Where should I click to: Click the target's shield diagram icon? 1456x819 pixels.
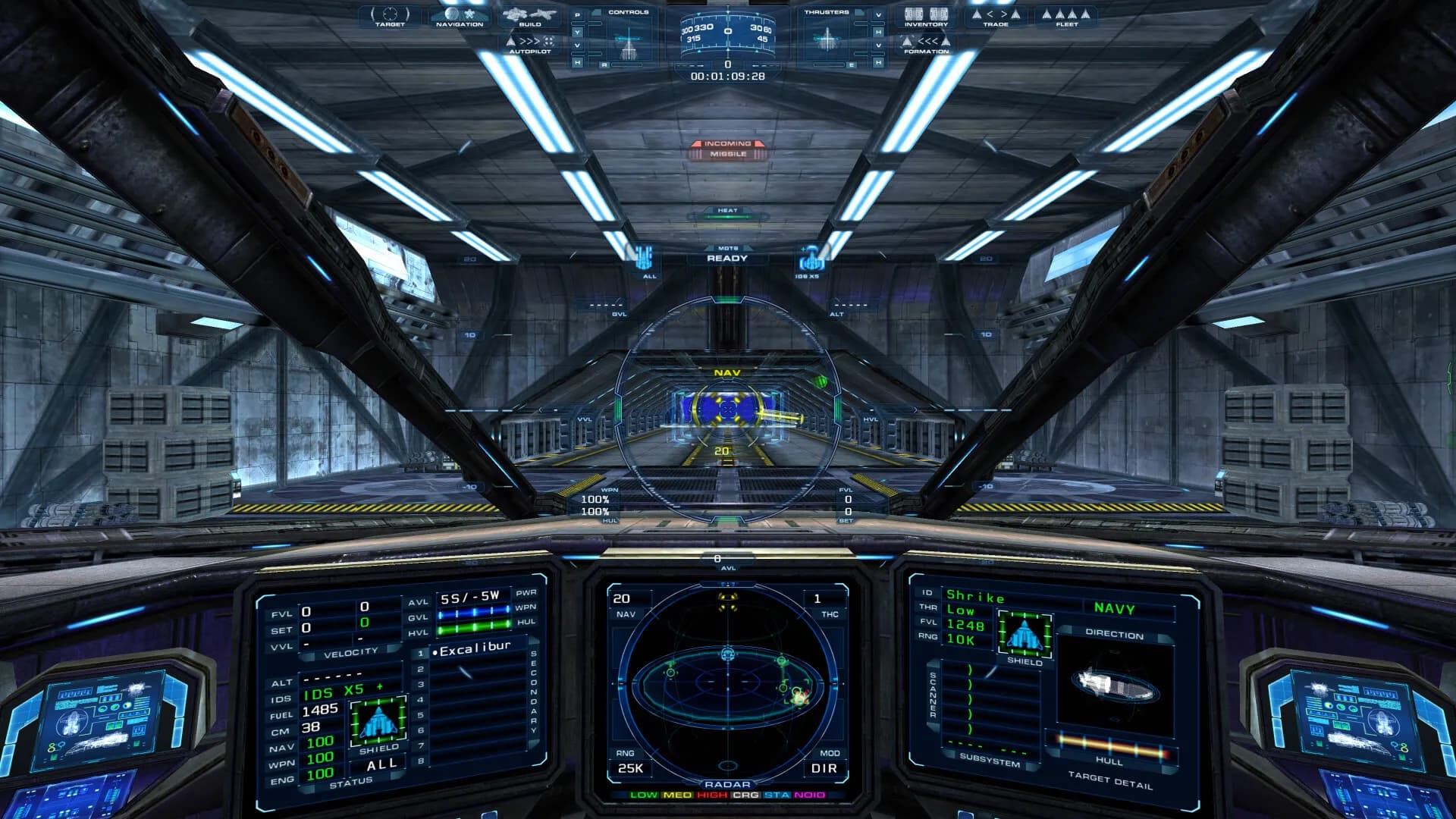click(1025, 633)
